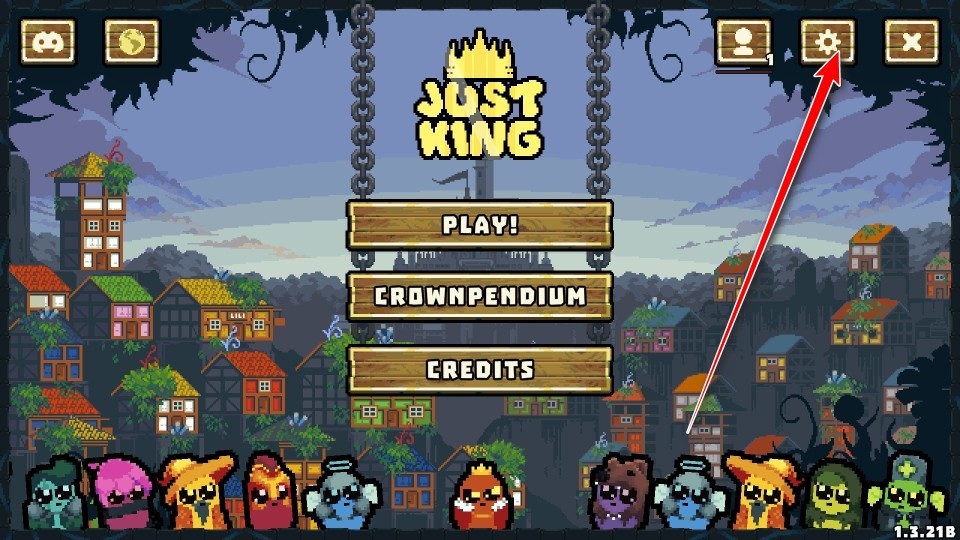The width and height of the screenshot is (960, 540).
Task: Close the game with the X button
Action: [911, 43]
